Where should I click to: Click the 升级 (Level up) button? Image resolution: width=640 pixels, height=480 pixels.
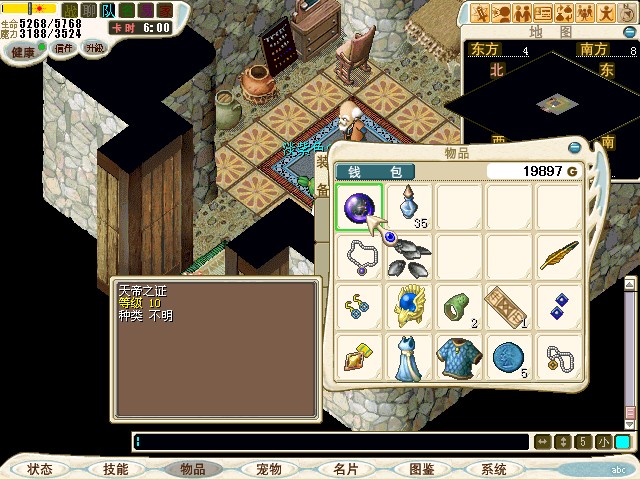point(93,48)
